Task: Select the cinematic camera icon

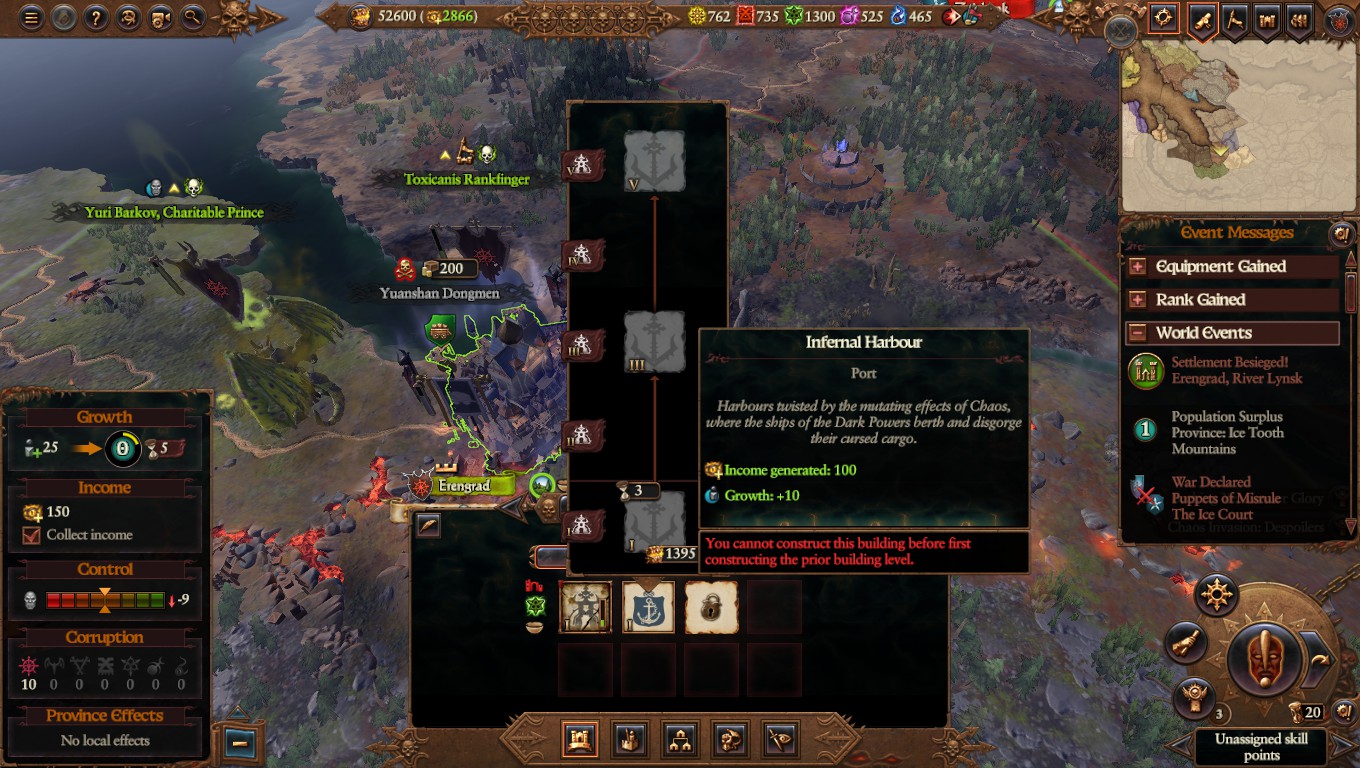Action: pos(162,16)
